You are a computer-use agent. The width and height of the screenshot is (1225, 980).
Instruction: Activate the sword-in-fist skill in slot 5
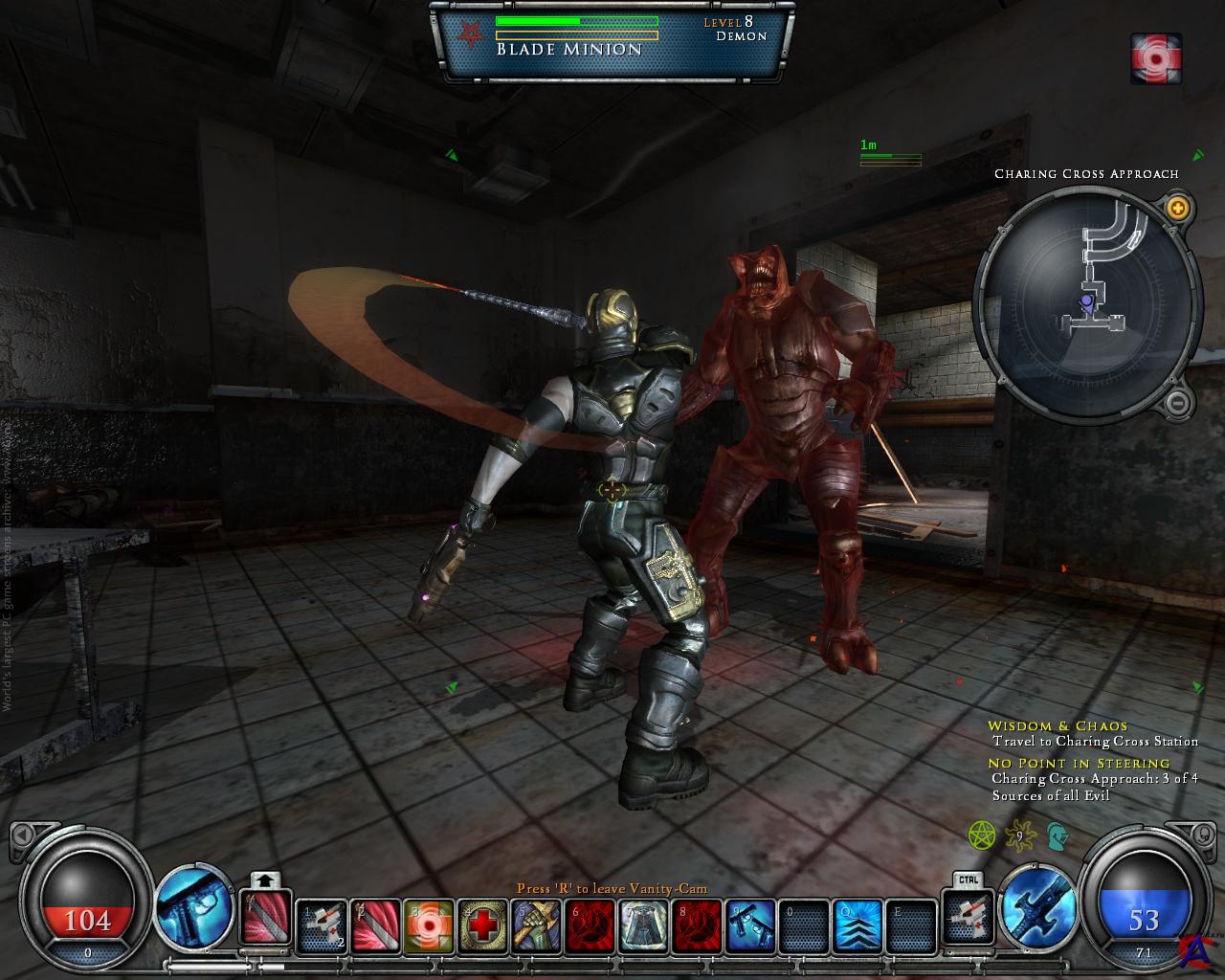click(536, 926)
